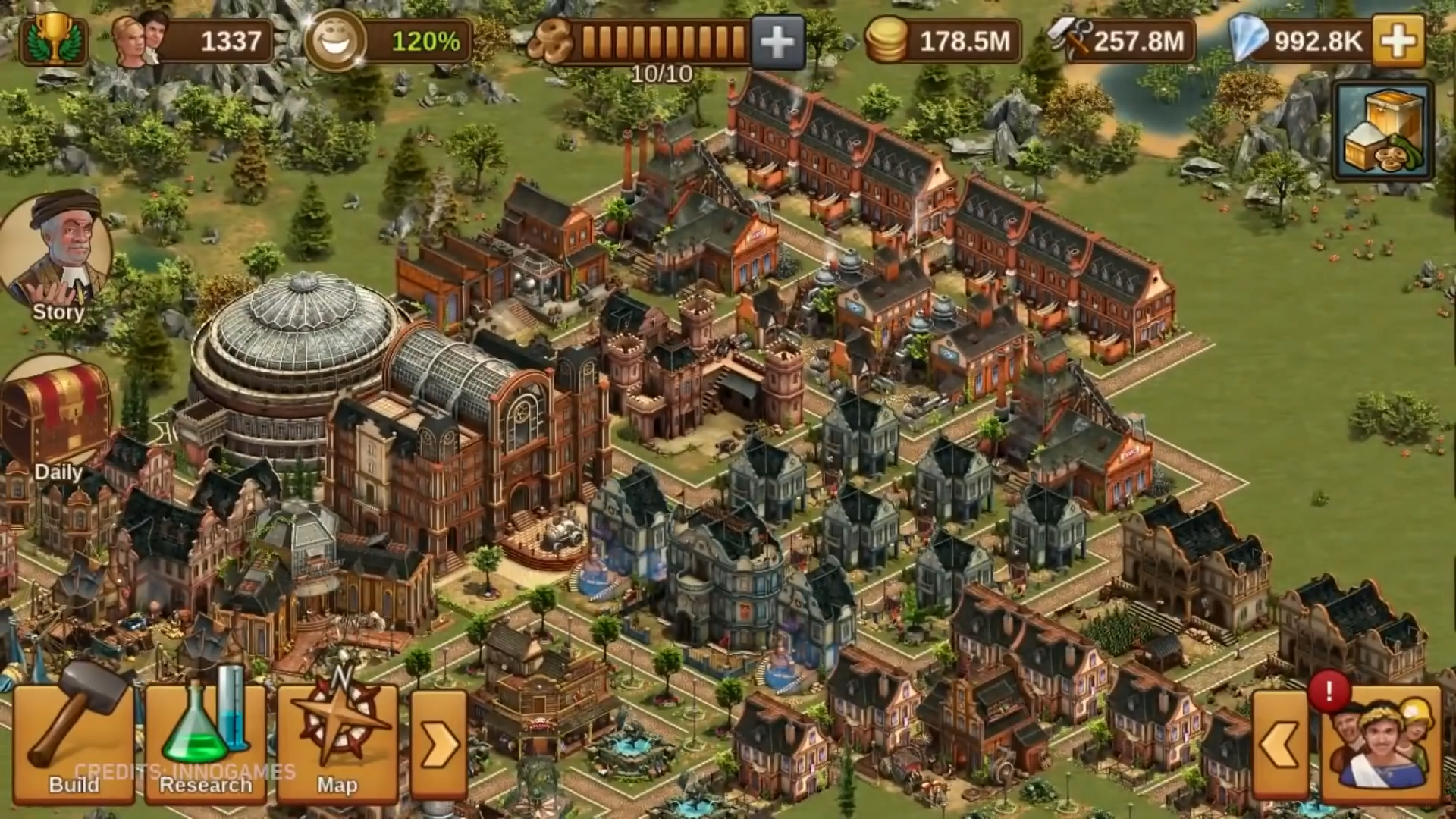
Task: Tap the happiness smiley face indicator
Action: (x=334, y=40)
